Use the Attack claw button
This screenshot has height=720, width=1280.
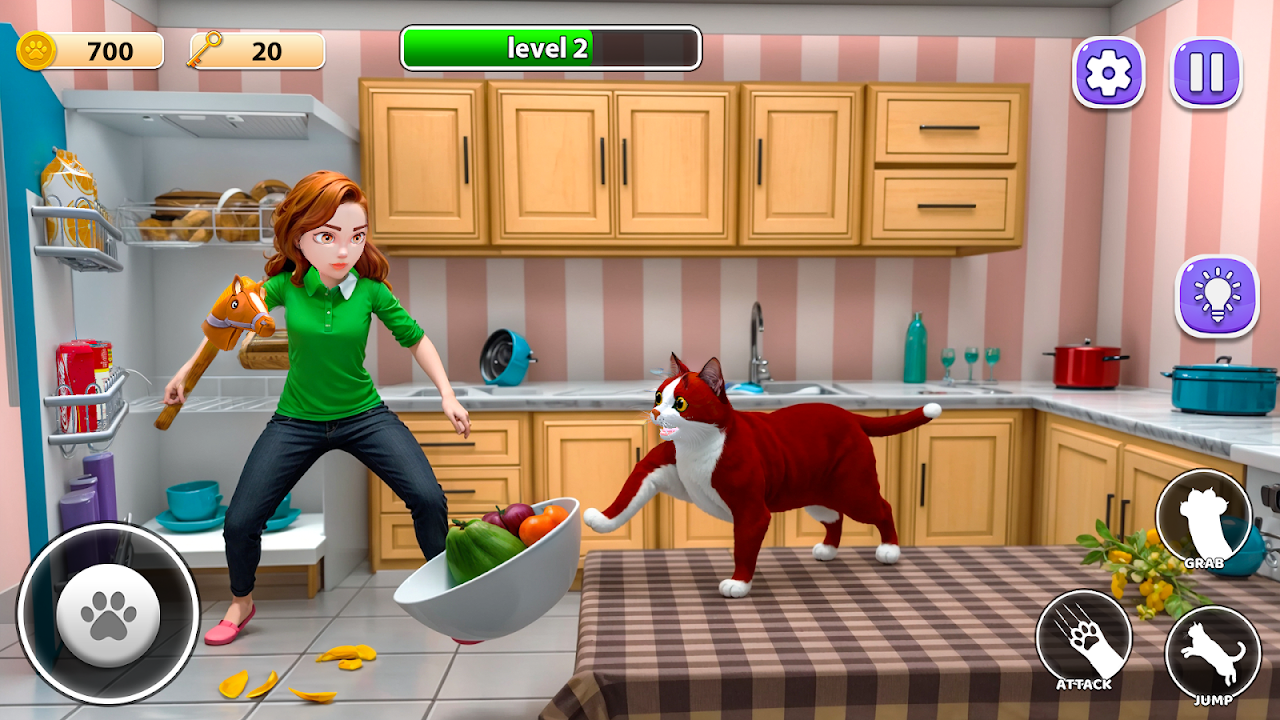1083,640
